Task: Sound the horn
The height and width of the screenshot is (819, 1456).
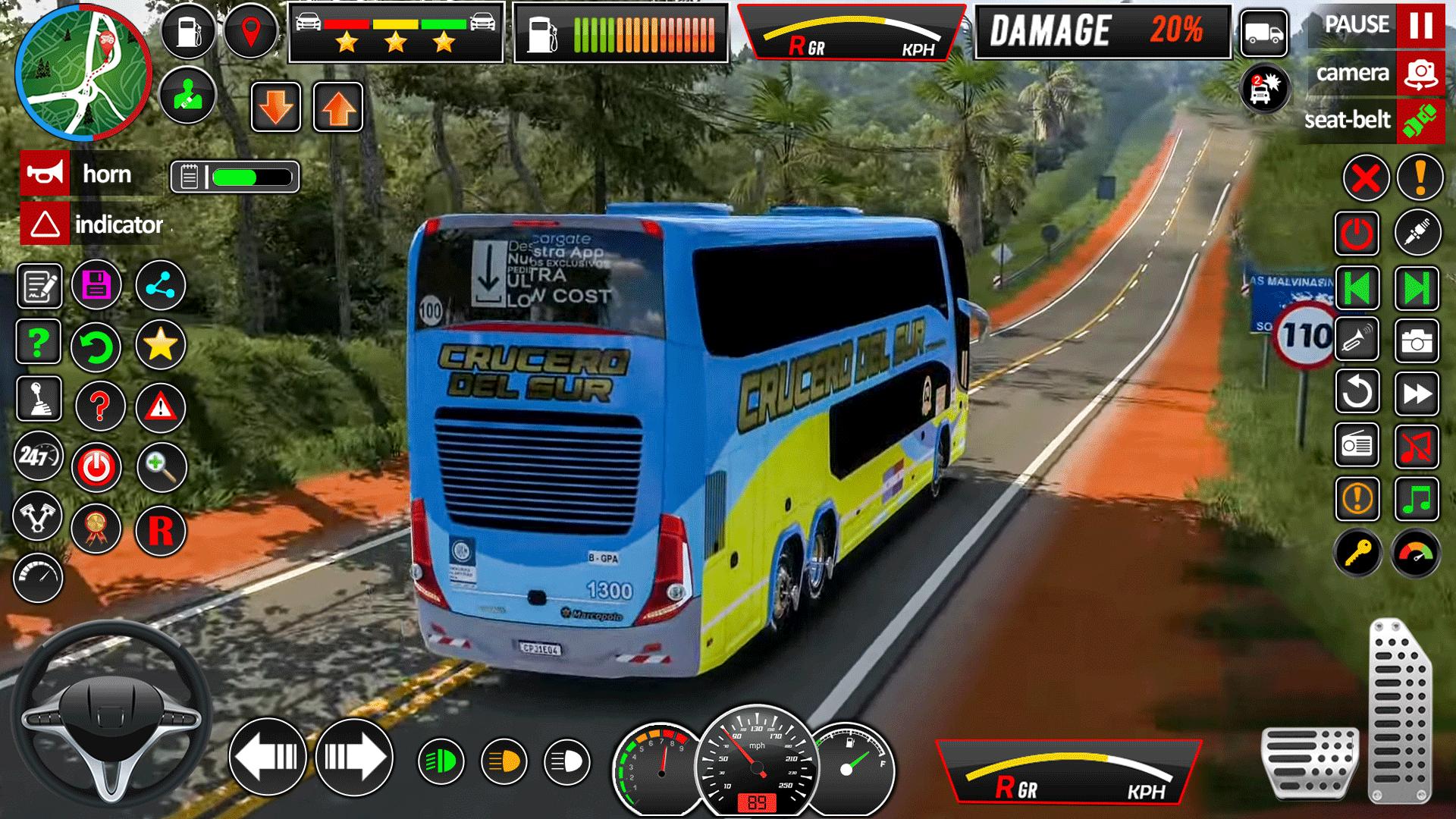Action: (x=45, y=174)
